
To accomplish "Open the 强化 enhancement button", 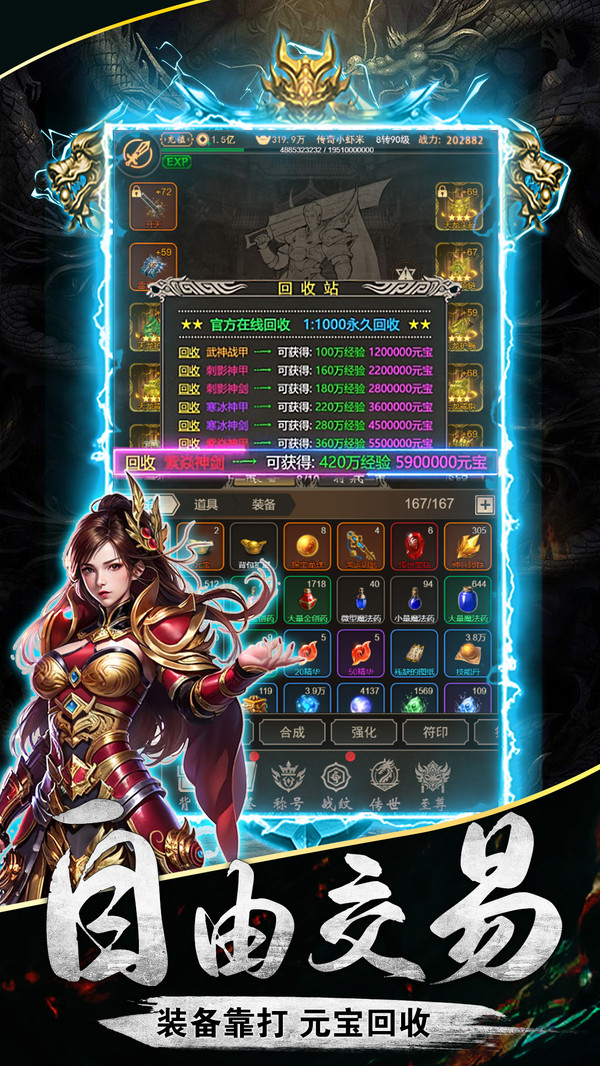I will pyautogui.click(x=364, y=732).
